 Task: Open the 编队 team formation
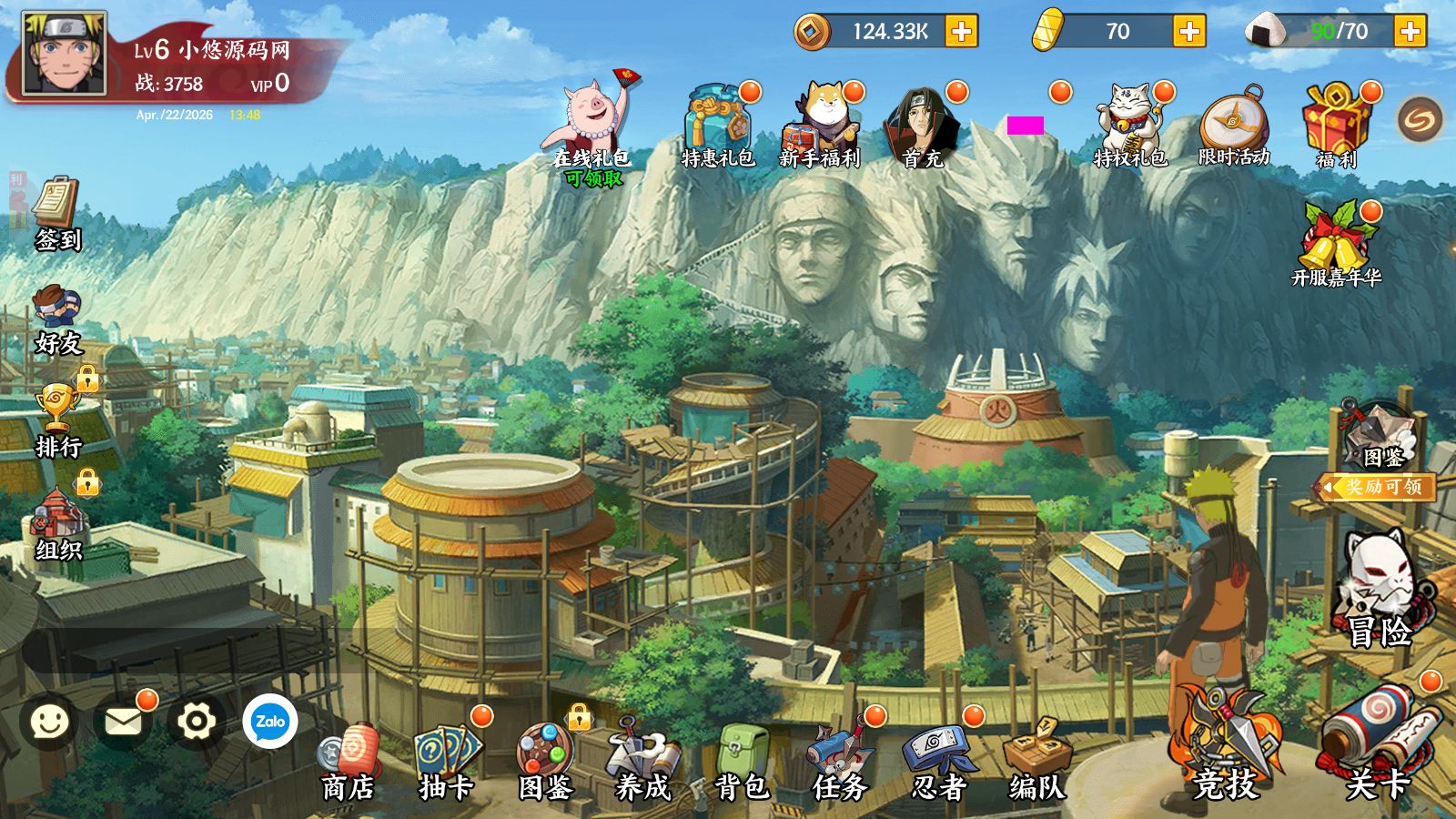pyautogui.click(x=1036, y=763)
